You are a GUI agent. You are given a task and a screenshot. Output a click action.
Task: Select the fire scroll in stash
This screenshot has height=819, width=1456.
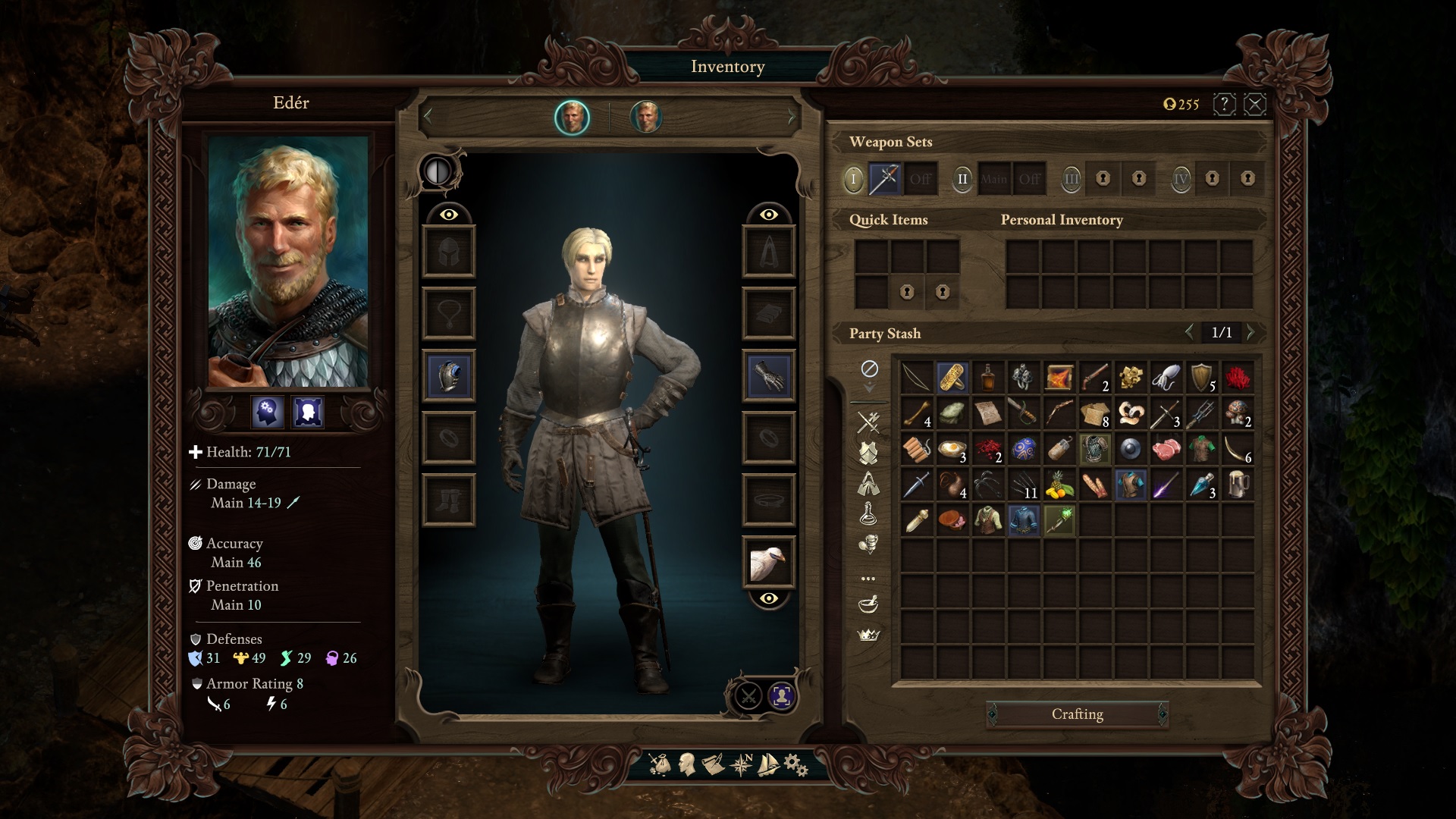click(x=1059, y=377)
